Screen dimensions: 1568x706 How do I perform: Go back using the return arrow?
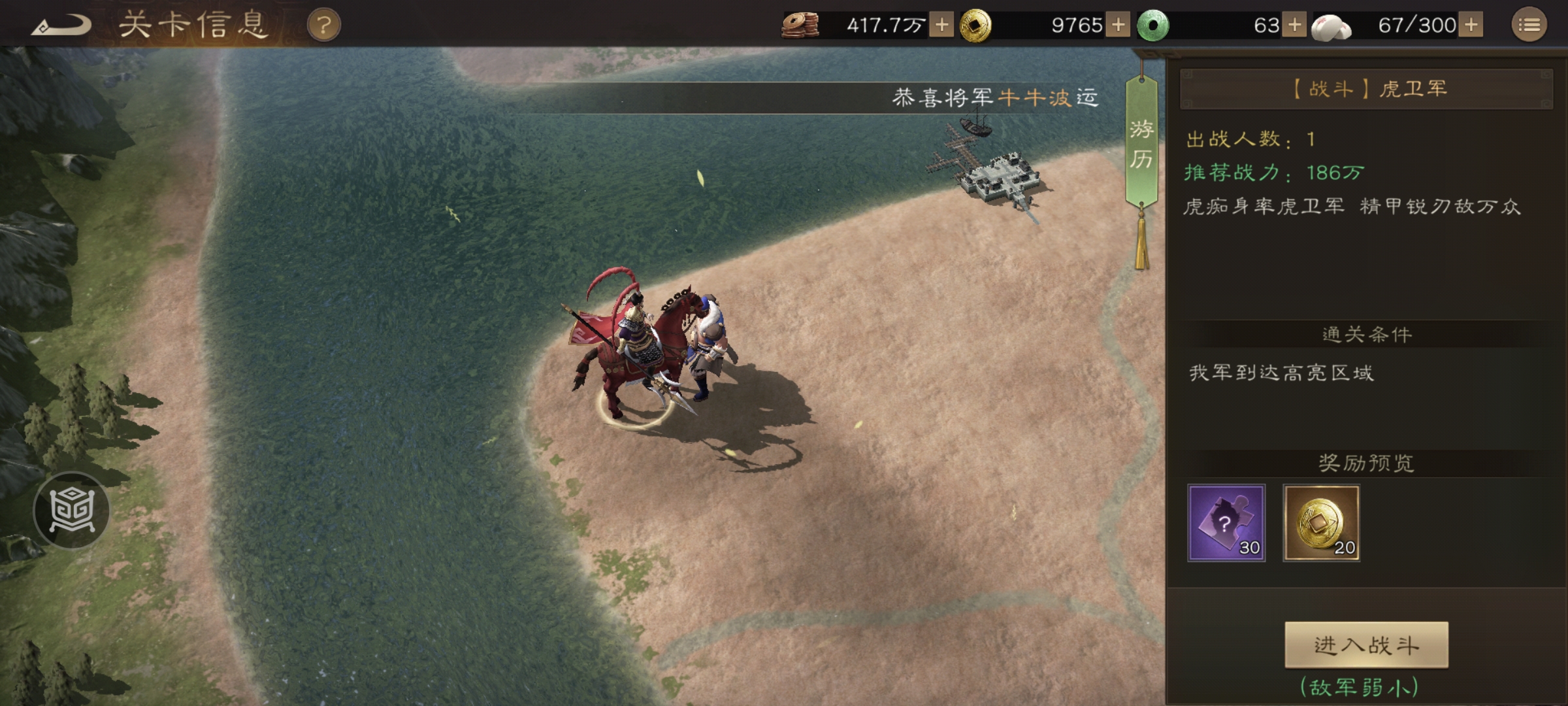pos(62,26)
